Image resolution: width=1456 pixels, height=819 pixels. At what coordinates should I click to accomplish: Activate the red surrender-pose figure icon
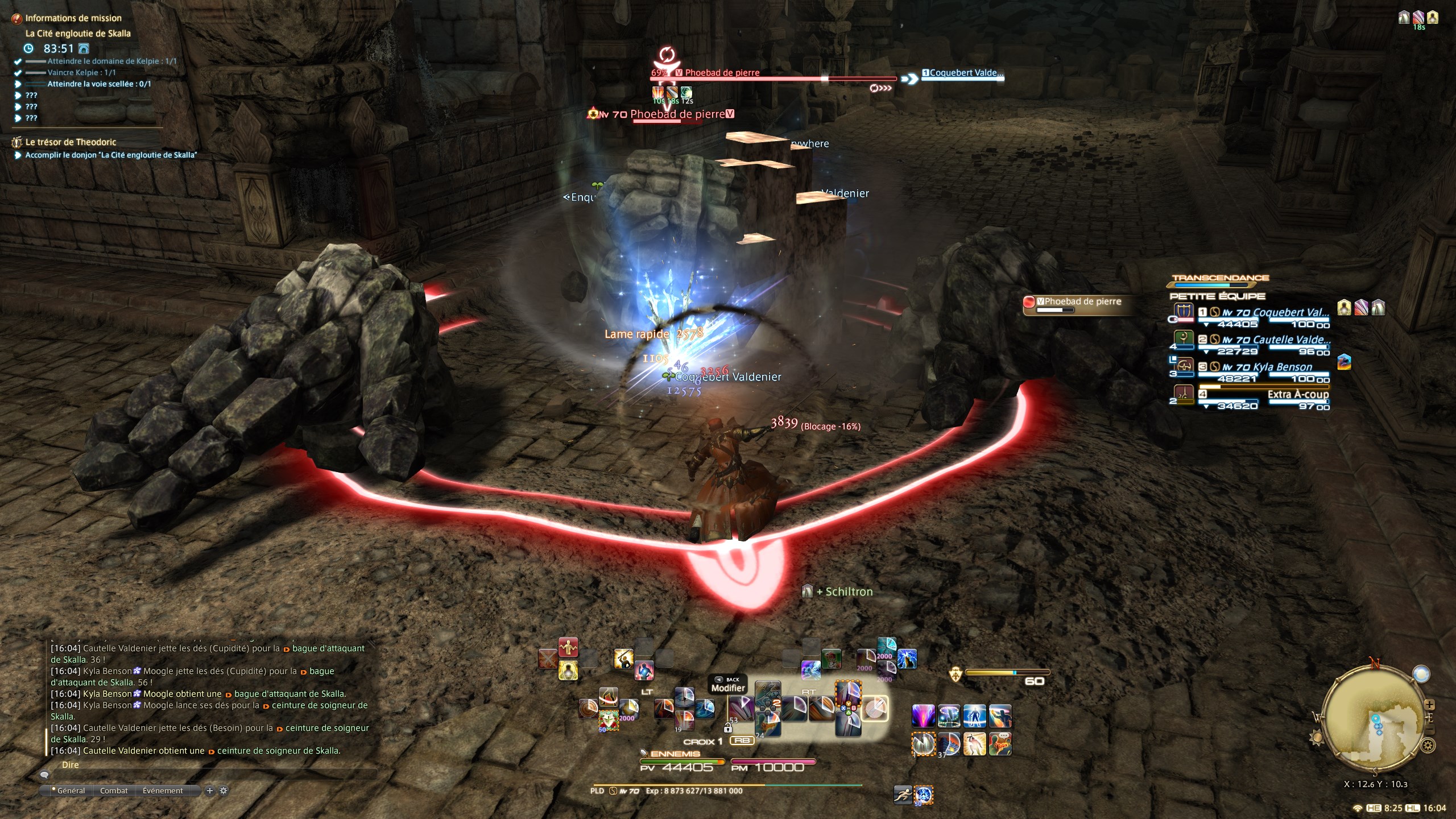(x=568, y=647)
